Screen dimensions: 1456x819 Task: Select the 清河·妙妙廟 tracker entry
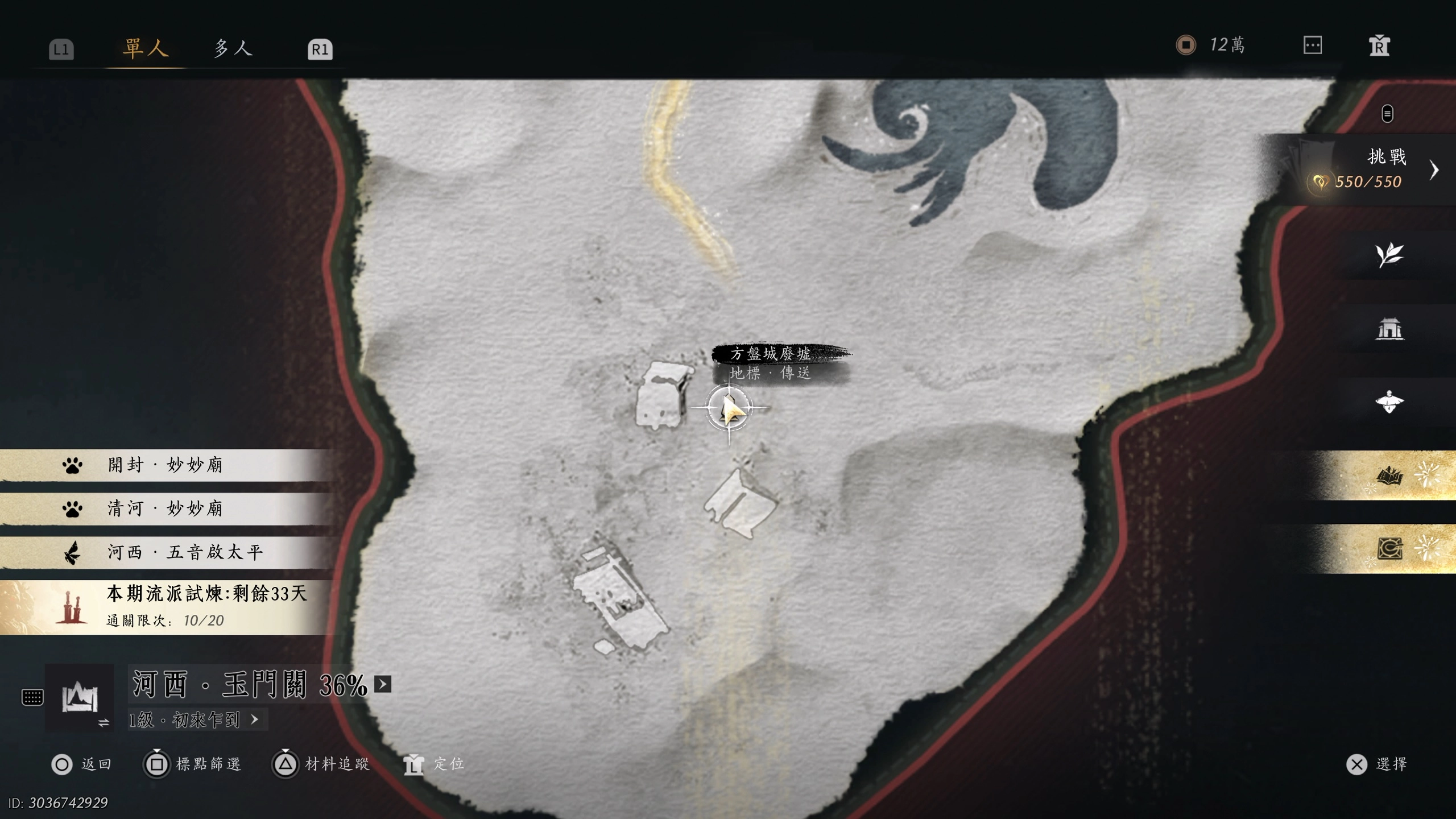tap(165, 508)
